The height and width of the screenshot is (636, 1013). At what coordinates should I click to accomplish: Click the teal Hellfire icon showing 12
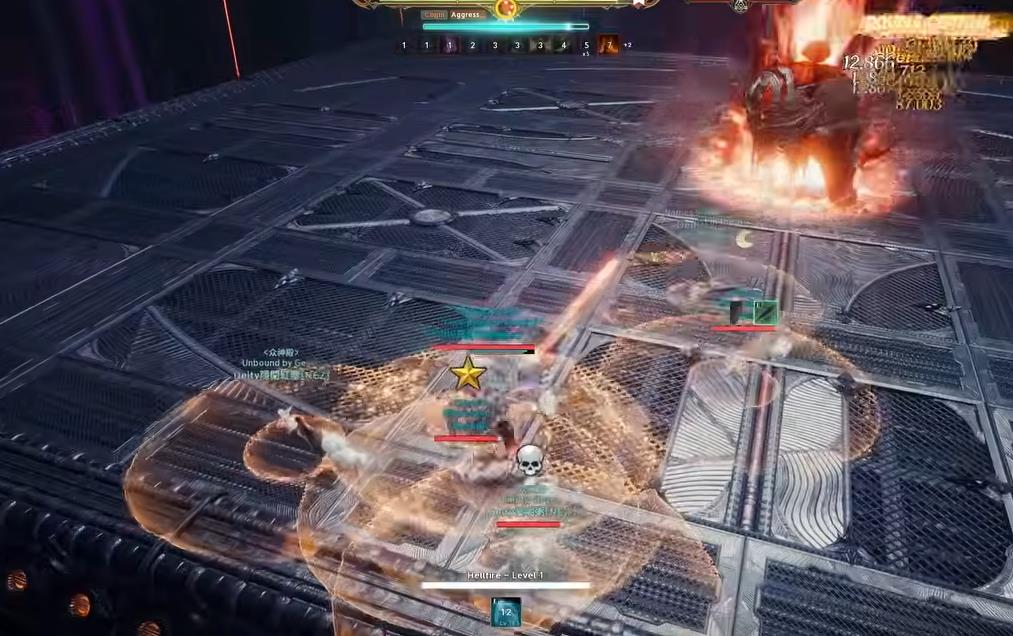point(506,611)
